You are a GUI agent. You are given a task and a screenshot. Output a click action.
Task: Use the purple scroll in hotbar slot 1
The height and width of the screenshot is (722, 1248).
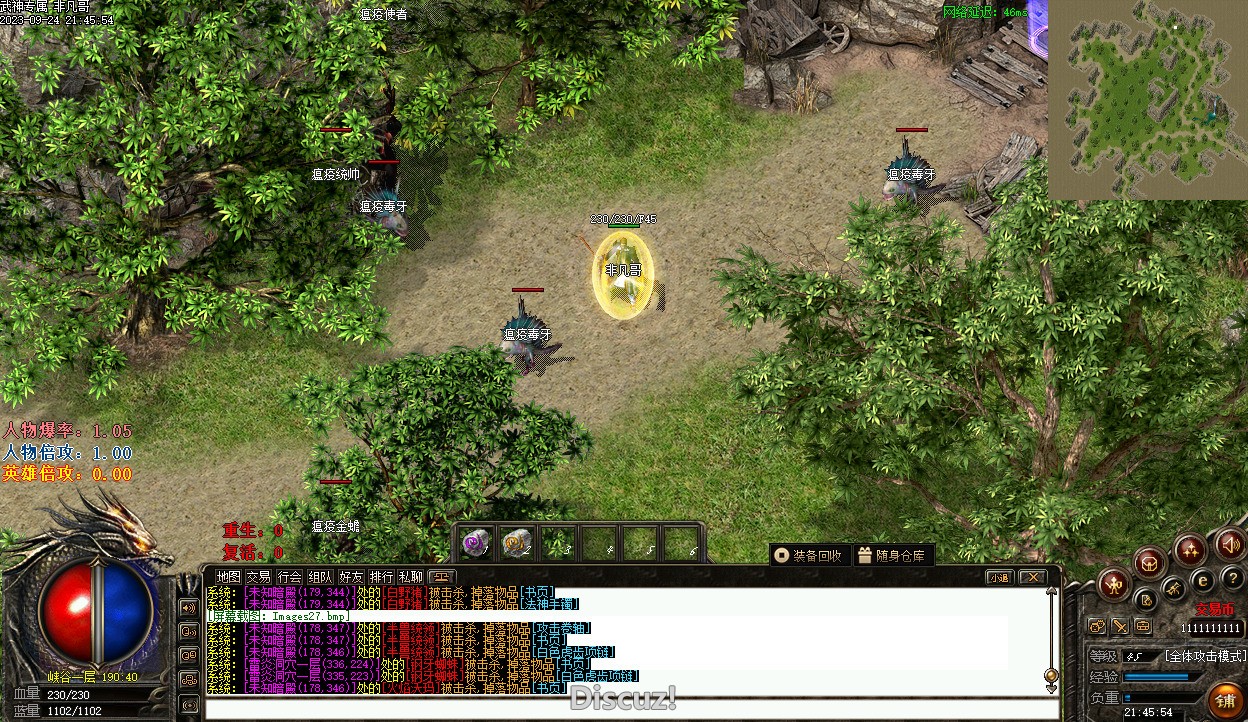click(476, 543)
